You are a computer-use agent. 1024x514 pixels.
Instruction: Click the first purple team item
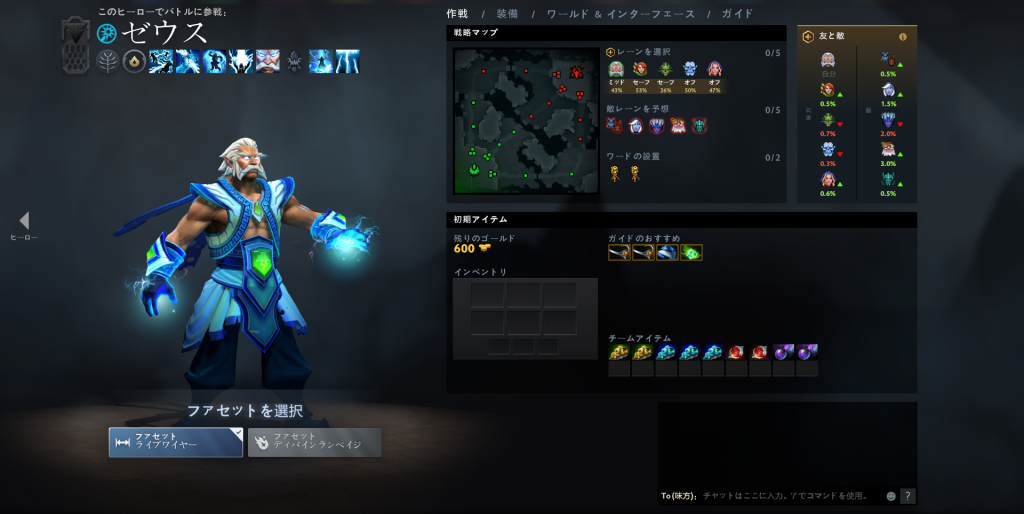785,352
